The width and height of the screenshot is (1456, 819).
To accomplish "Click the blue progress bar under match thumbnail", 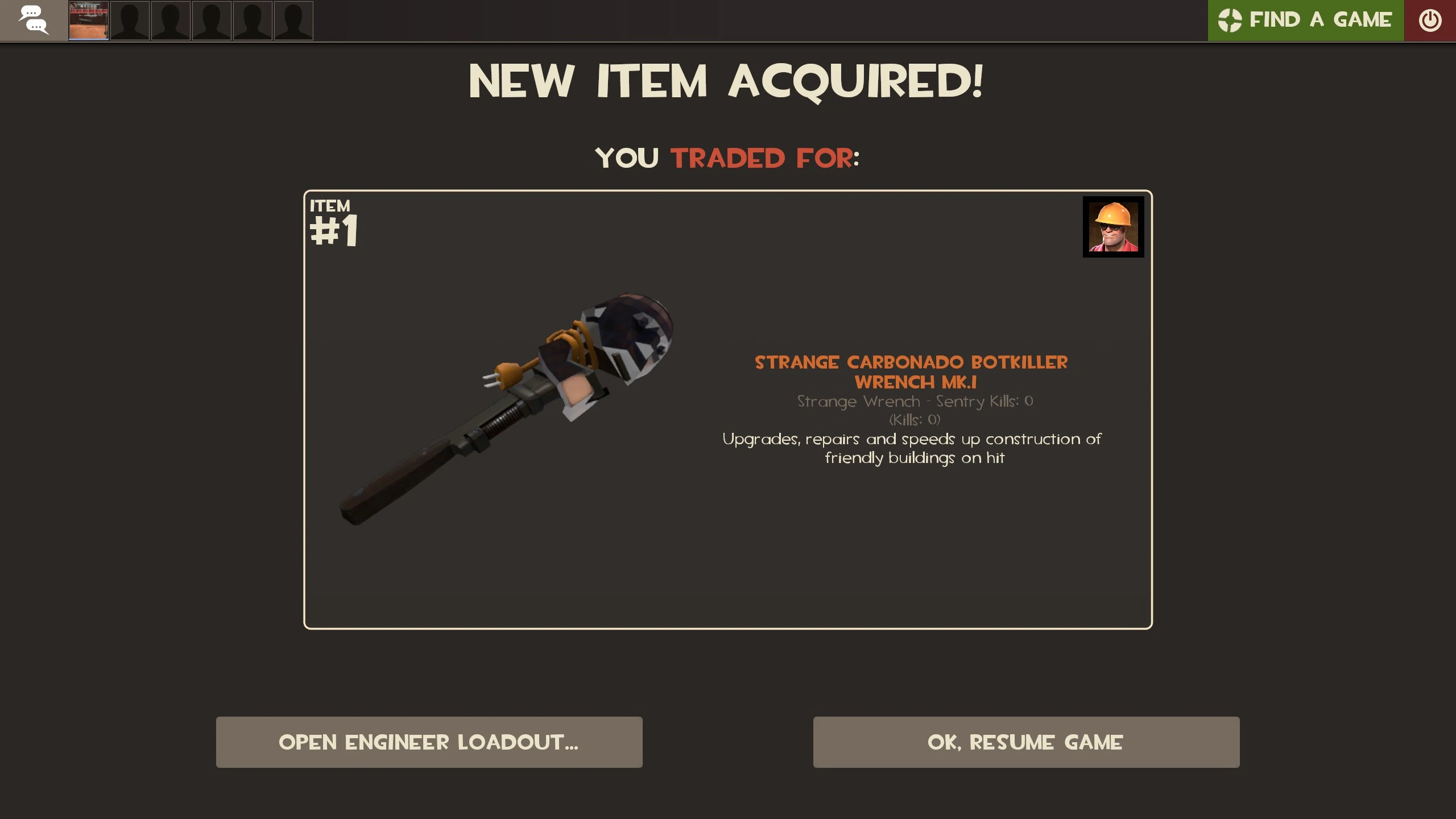I will 88,39.
